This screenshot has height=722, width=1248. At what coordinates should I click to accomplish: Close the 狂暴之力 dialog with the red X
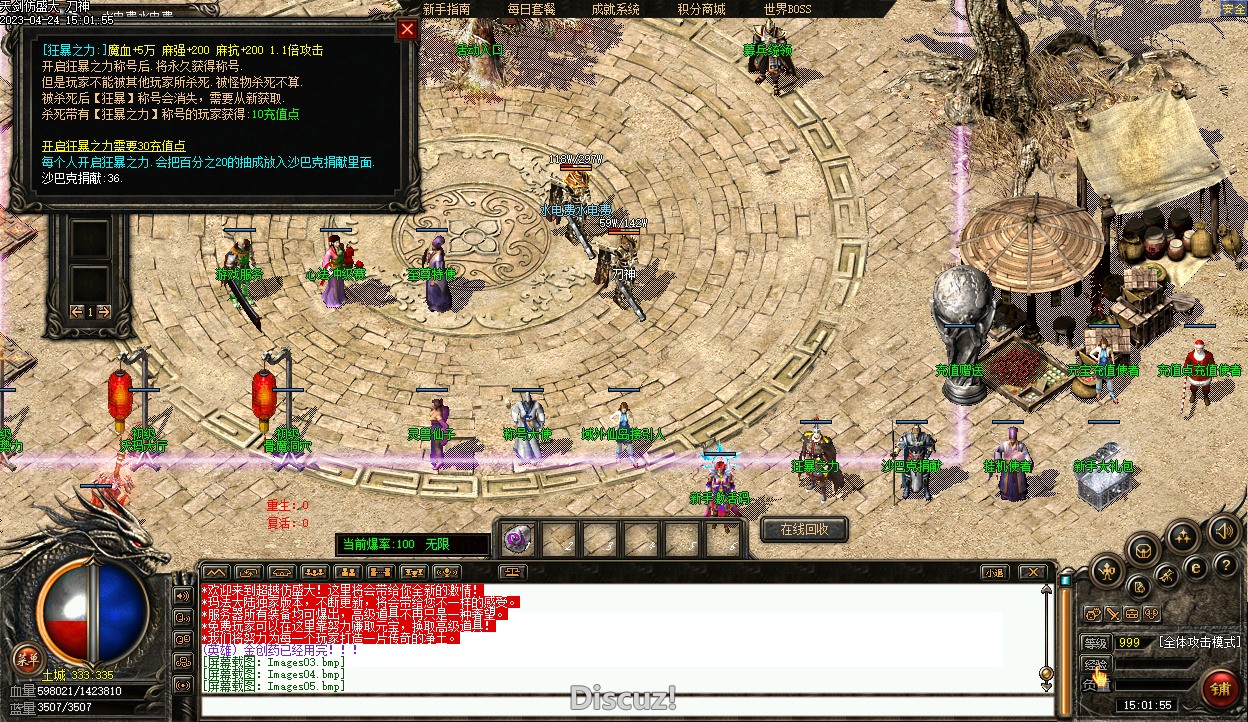406,29
